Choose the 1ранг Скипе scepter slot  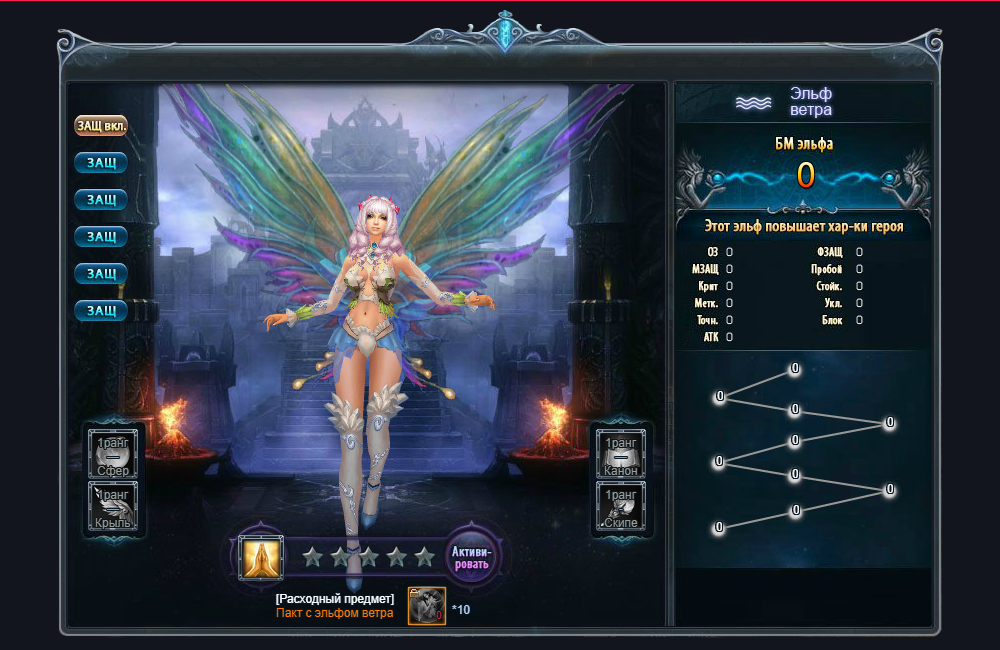tap(620, 507)
